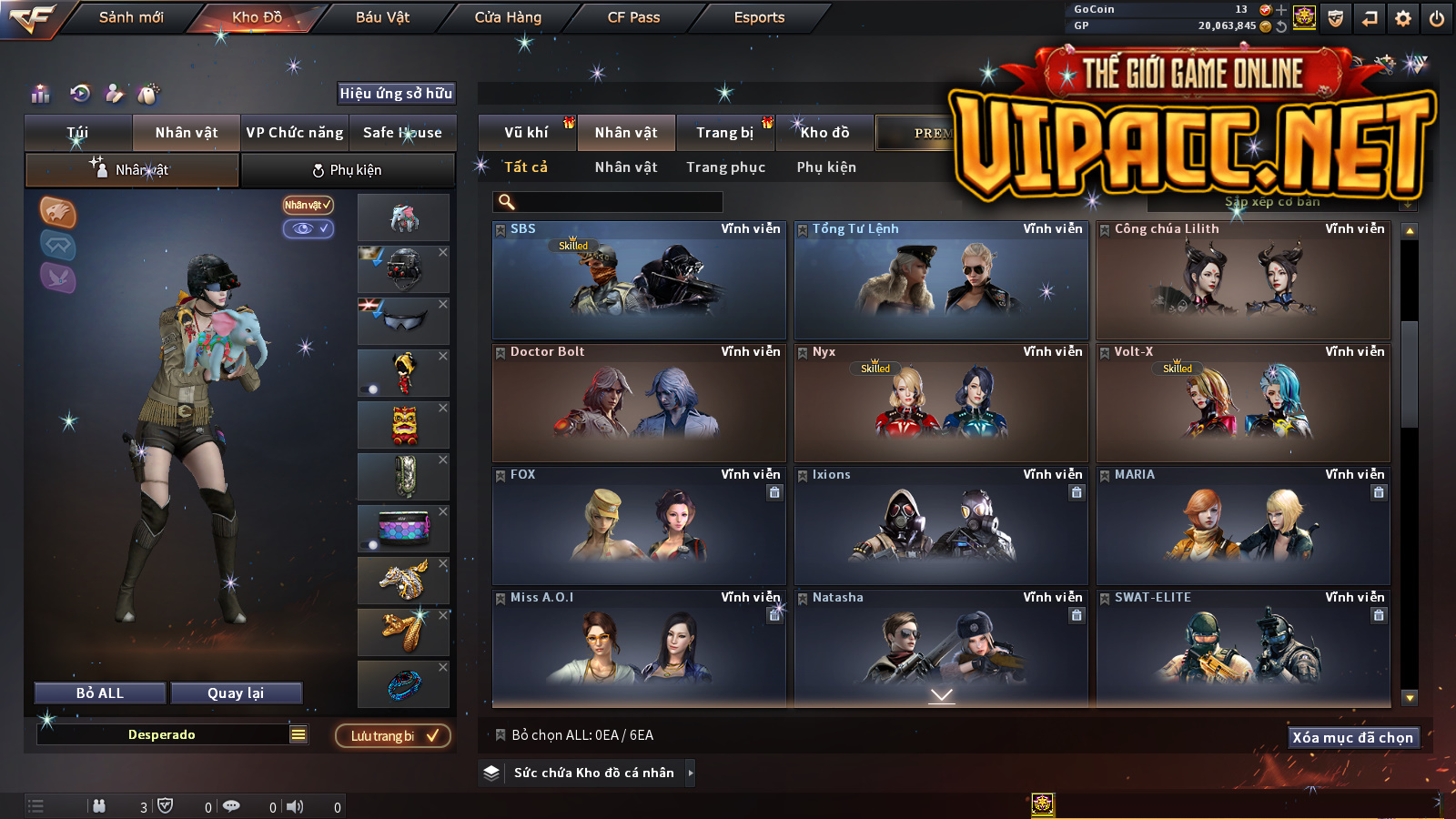1456x819 pixels.
Task: Select the Tổng Tư Lệnh character card
Action: click(x=941, y=280)
